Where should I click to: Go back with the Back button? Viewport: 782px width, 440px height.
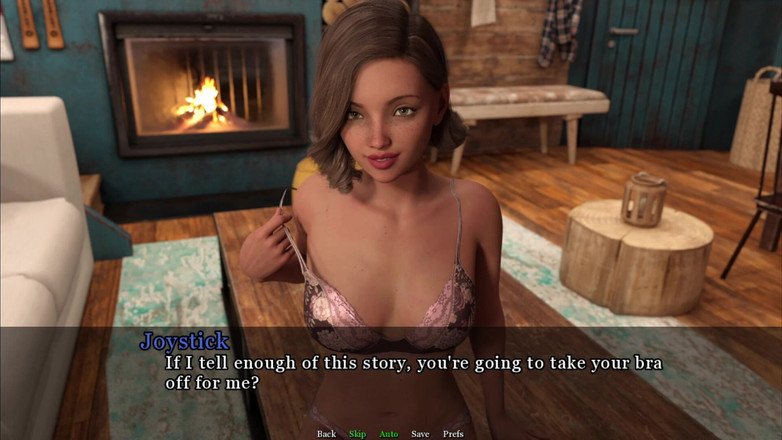point(326,434)
